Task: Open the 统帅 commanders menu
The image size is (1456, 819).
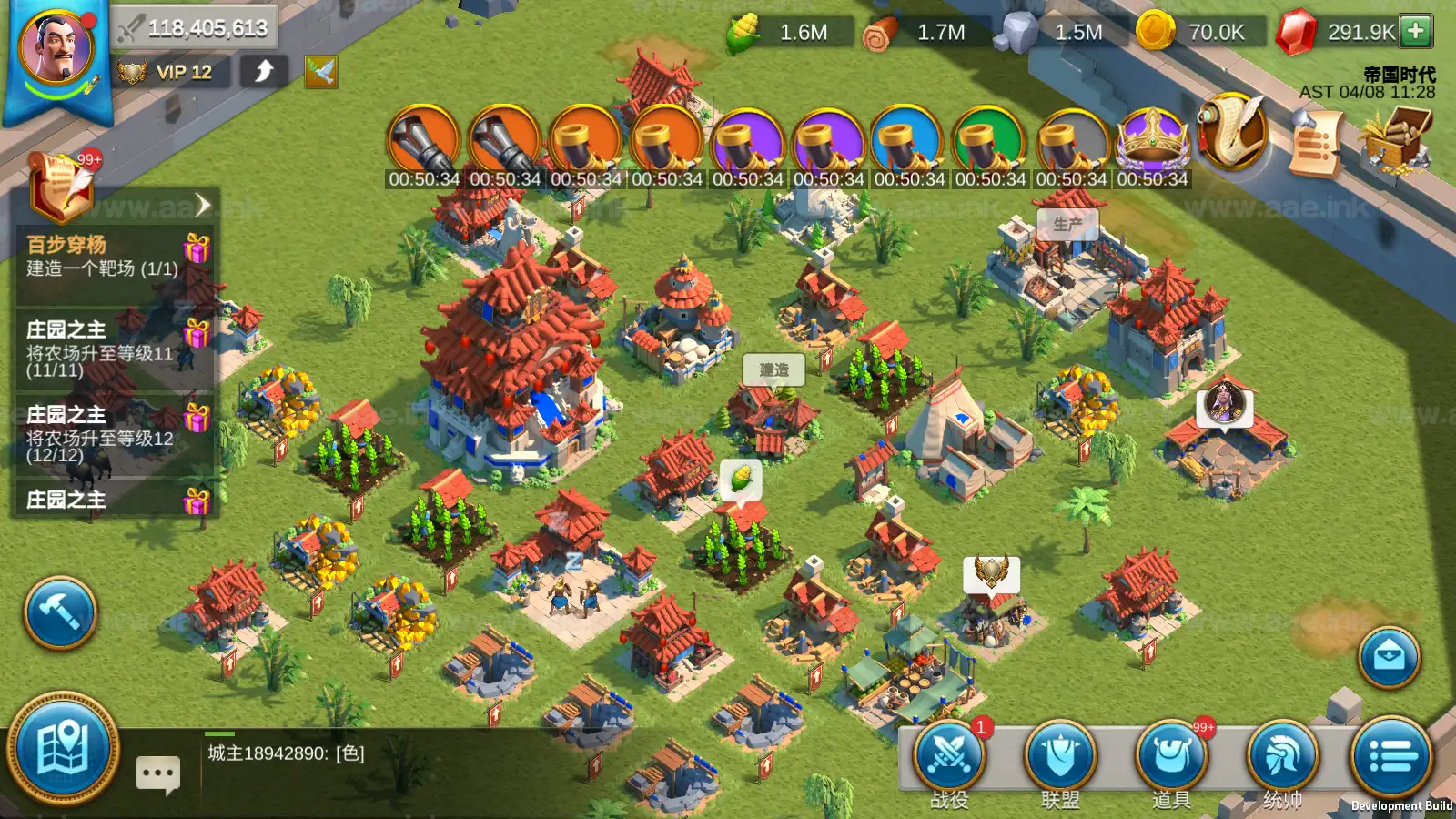Action: coord(1282,757)
